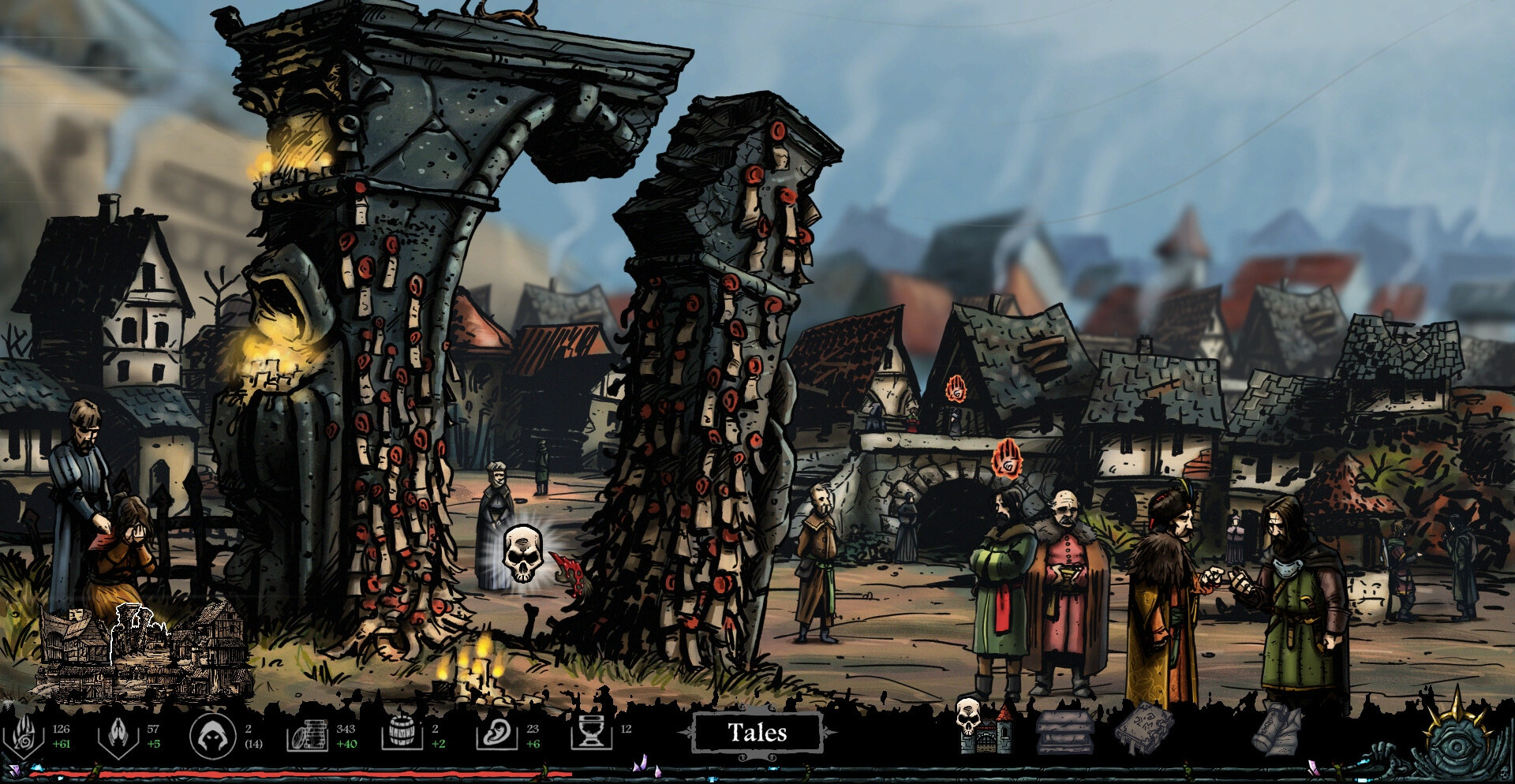Image resolution: width=1515 pixels, height=784 pixels.
Task: Open the rolled scroll icon
Action: pos(1277,729)
